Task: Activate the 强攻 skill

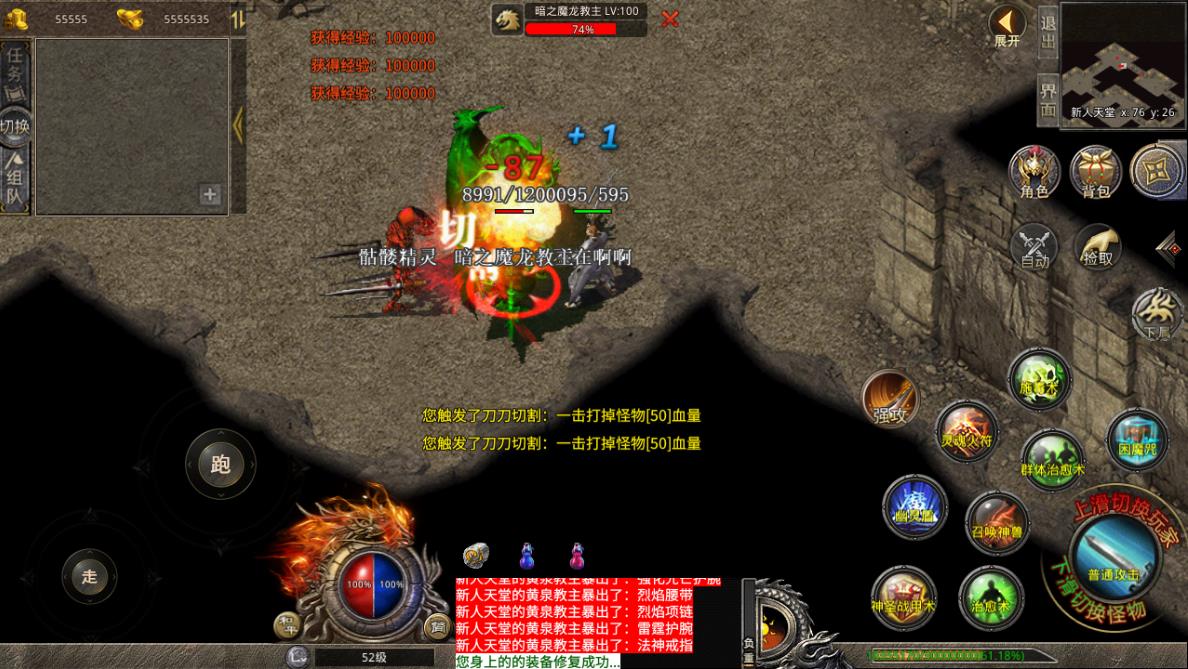Action: click(x=890, y=397)
